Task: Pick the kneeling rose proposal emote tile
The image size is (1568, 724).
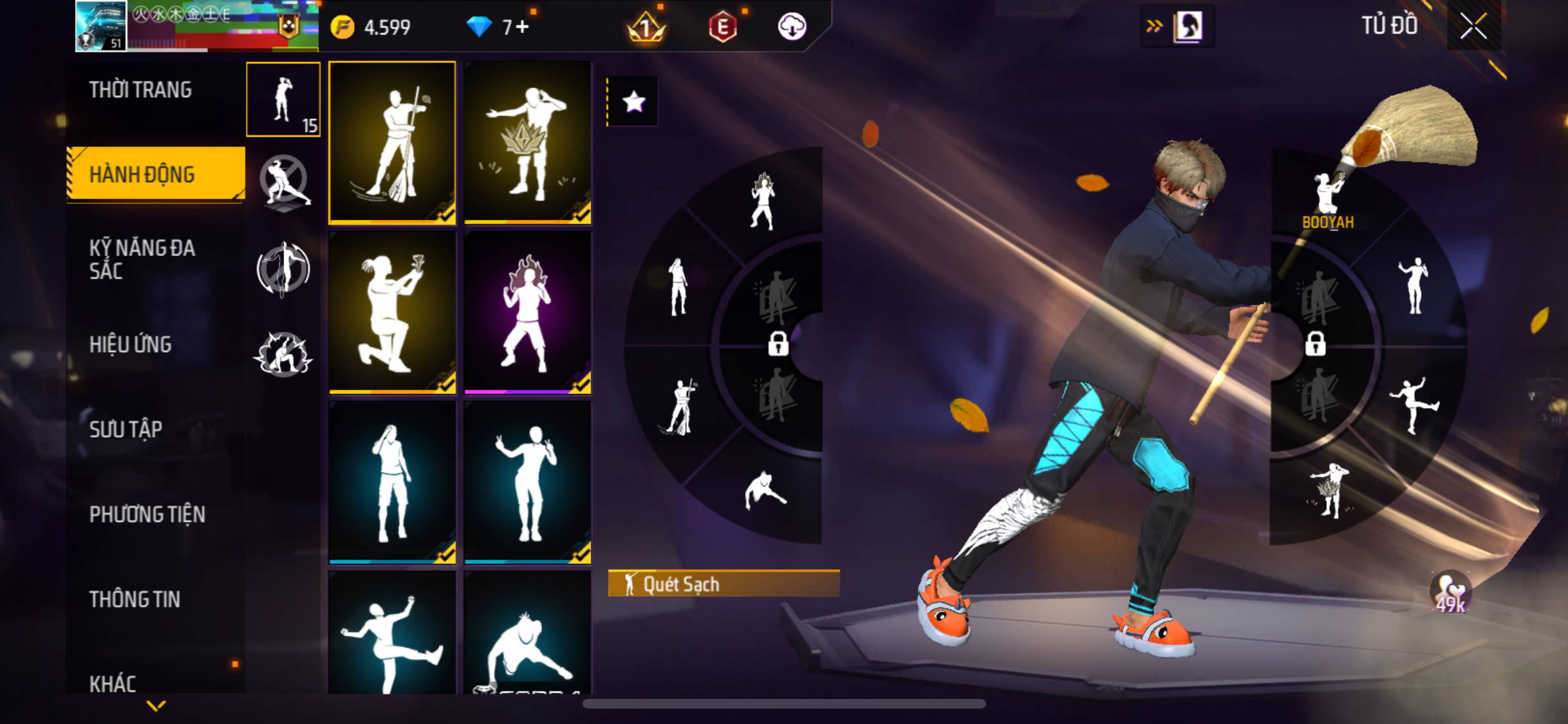Action: pyautogui.click(x=392, y=312)
